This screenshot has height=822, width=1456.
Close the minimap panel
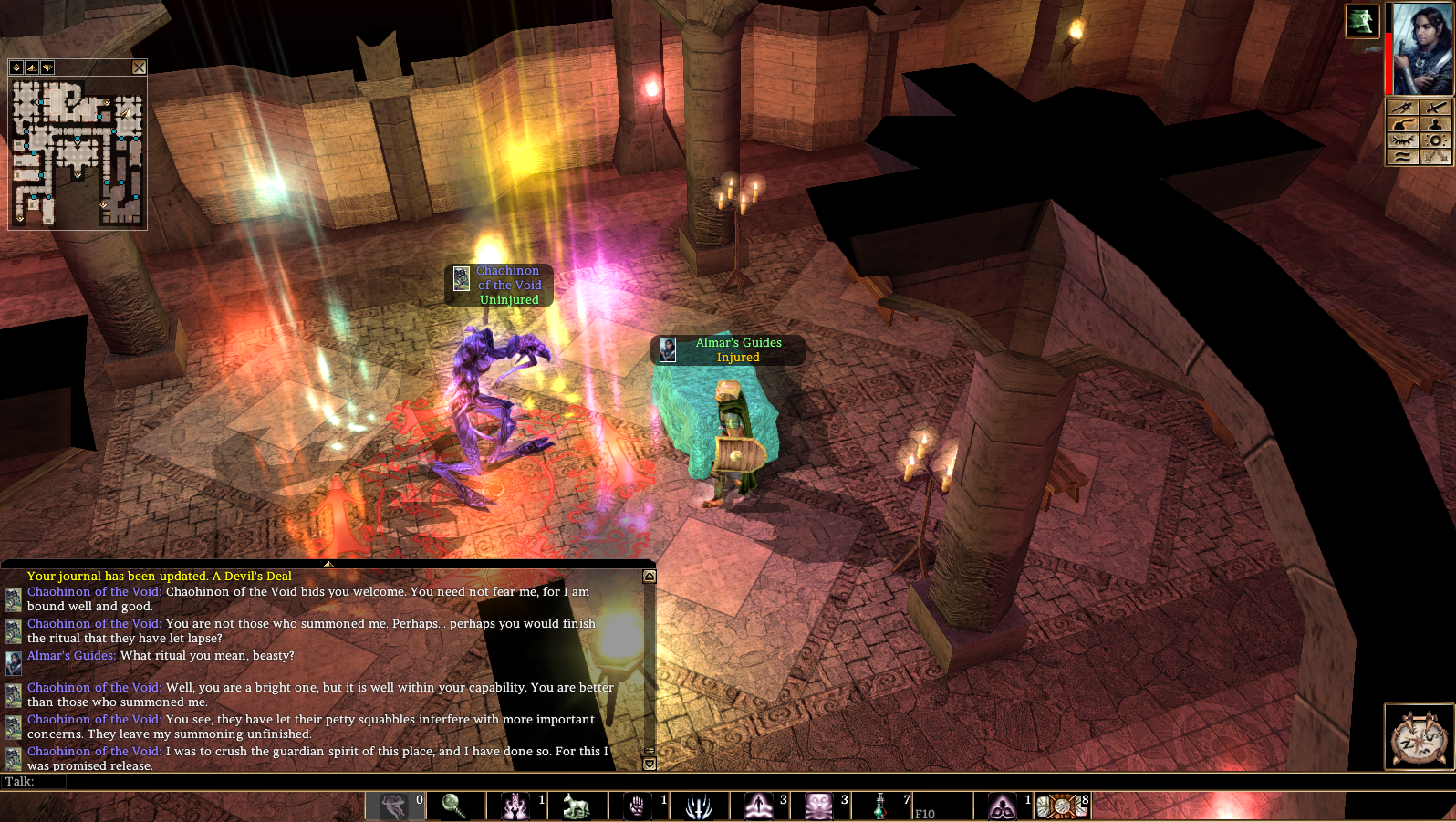139,68
